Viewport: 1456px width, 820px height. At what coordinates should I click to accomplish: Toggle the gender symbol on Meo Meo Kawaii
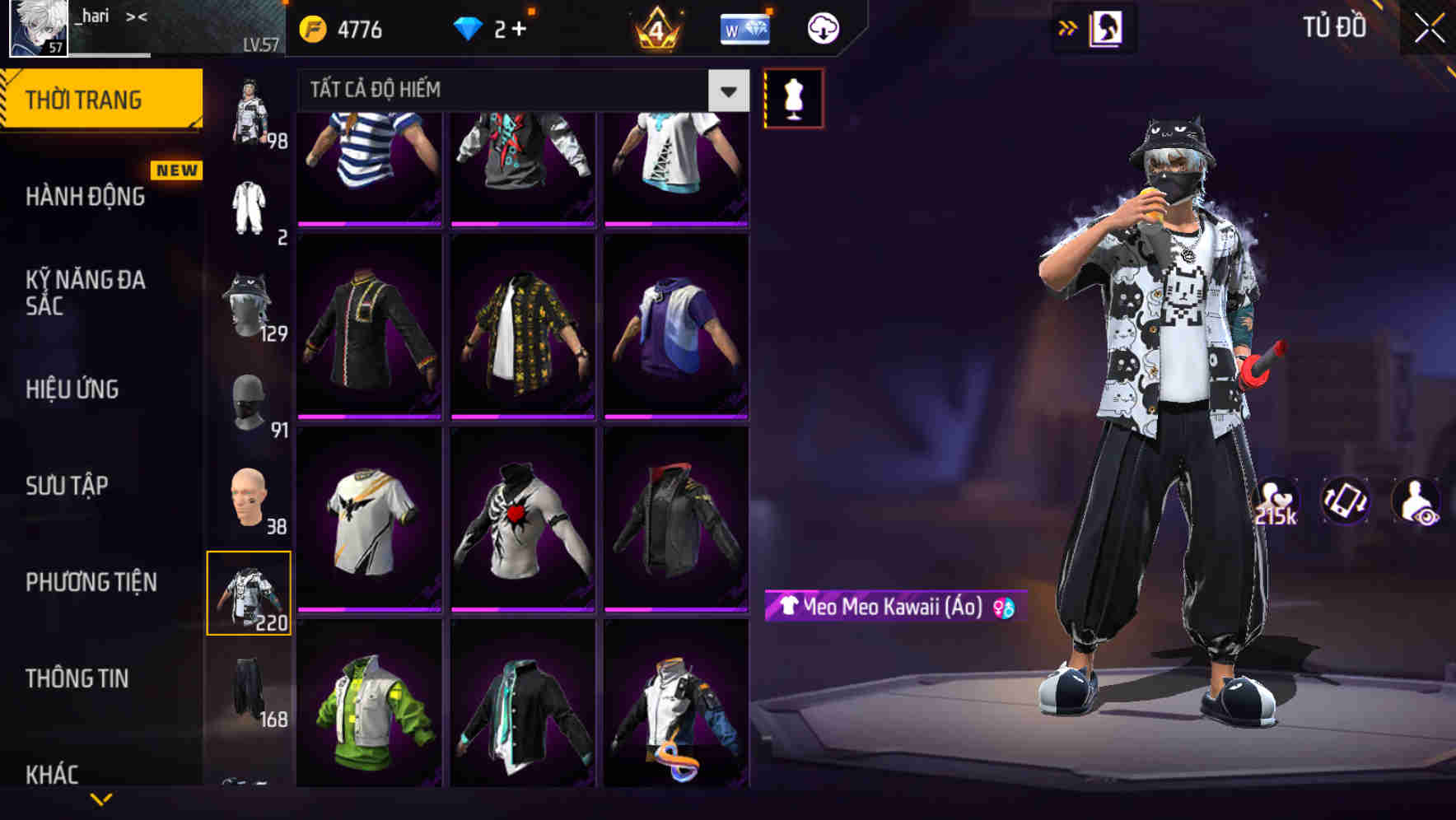click(1004, 608)
